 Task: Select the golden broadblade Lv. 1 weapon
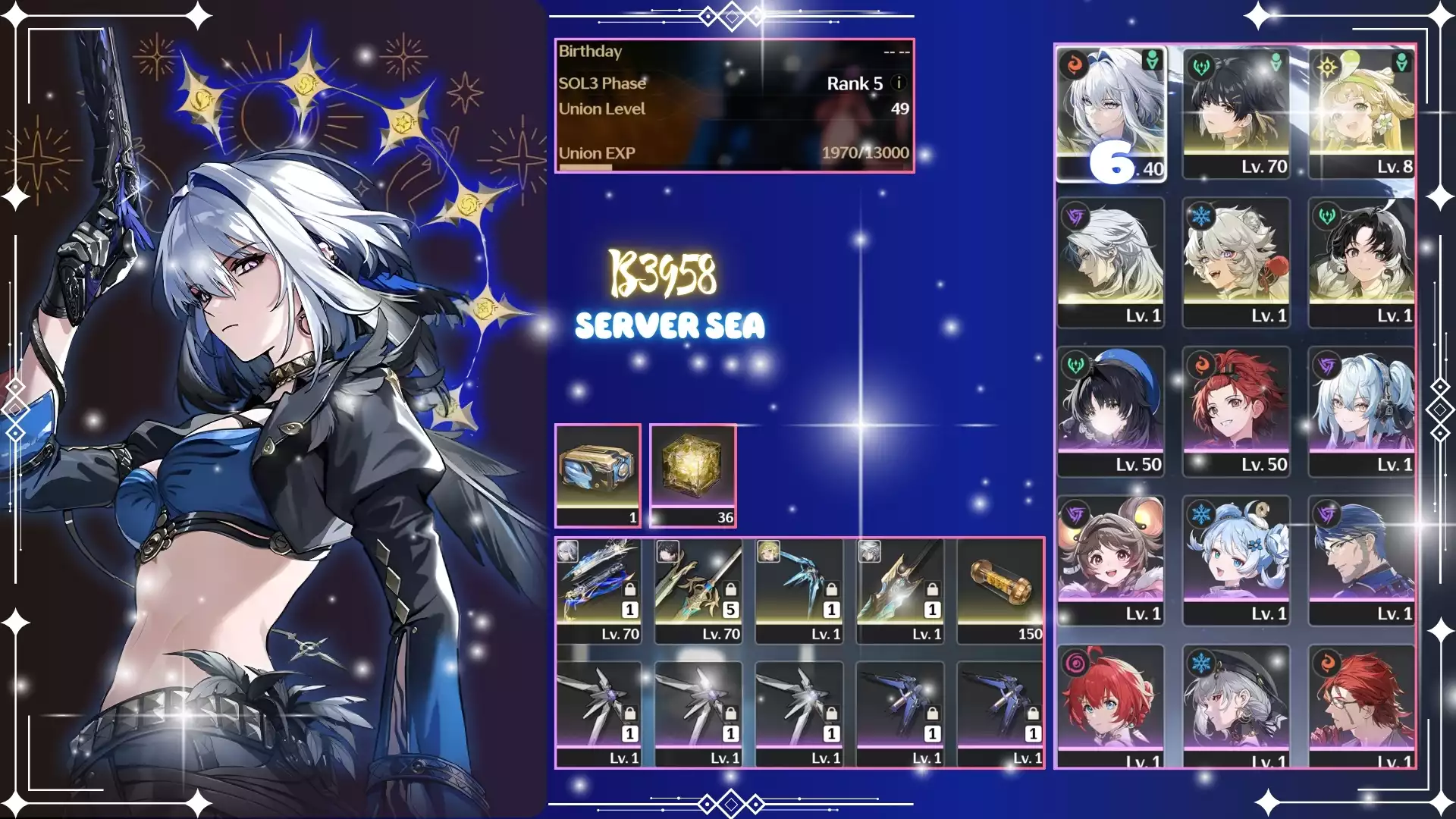pyautogui.click(x=900, y=590)
